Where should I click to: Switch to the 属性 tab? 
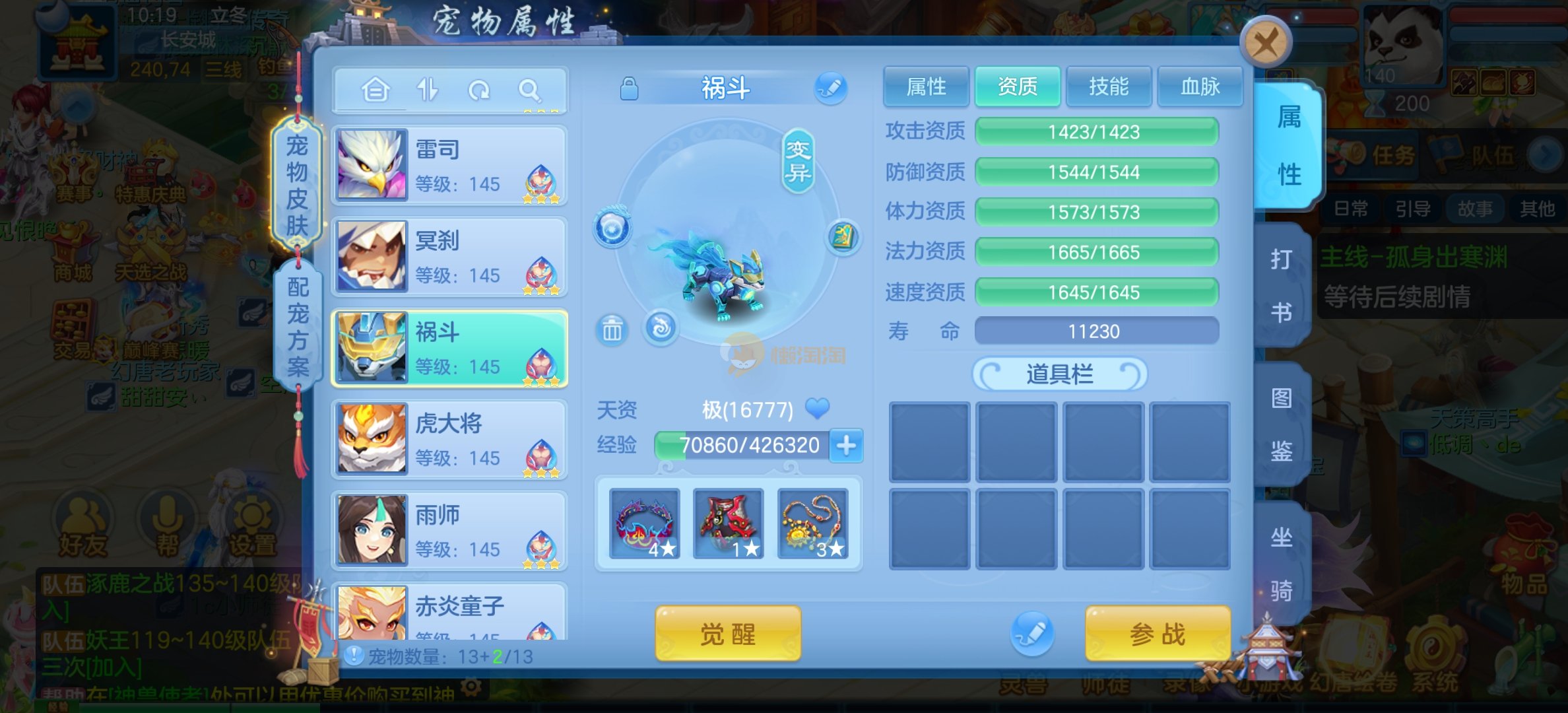[x=926, y=86]
